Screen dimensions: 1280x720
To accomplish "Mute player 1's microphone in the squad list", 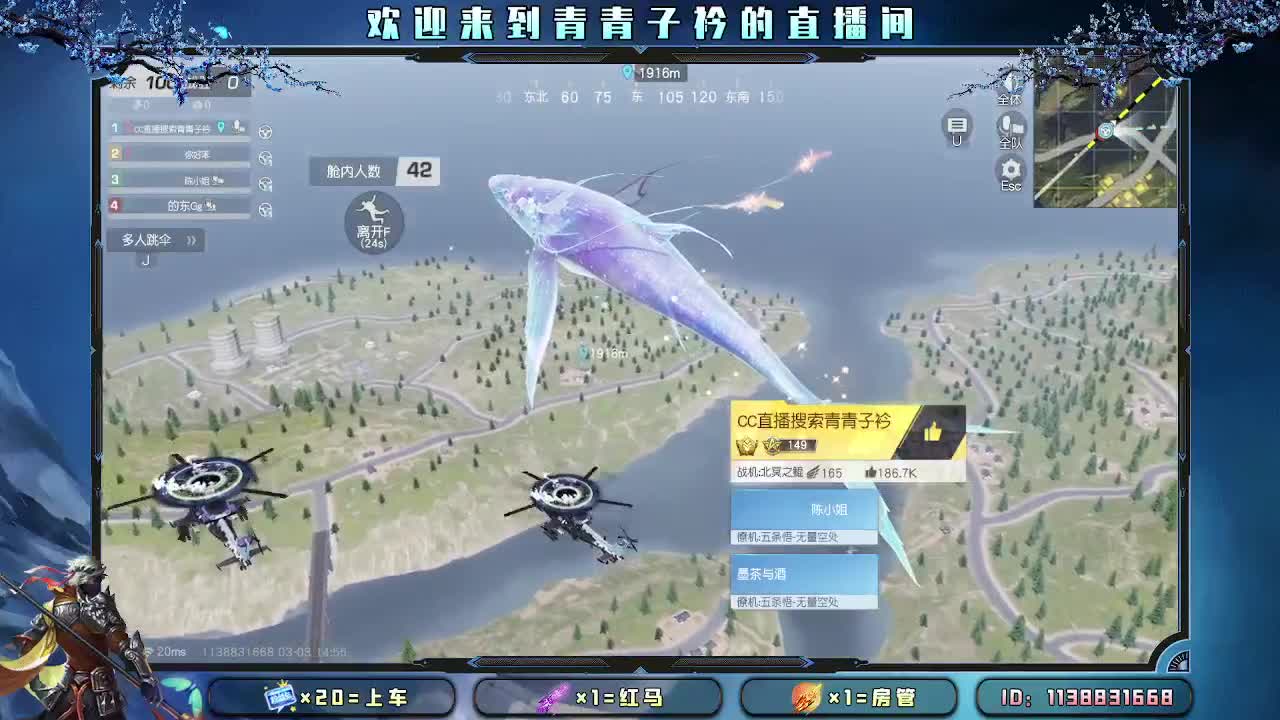I will (x=238, y=127).
